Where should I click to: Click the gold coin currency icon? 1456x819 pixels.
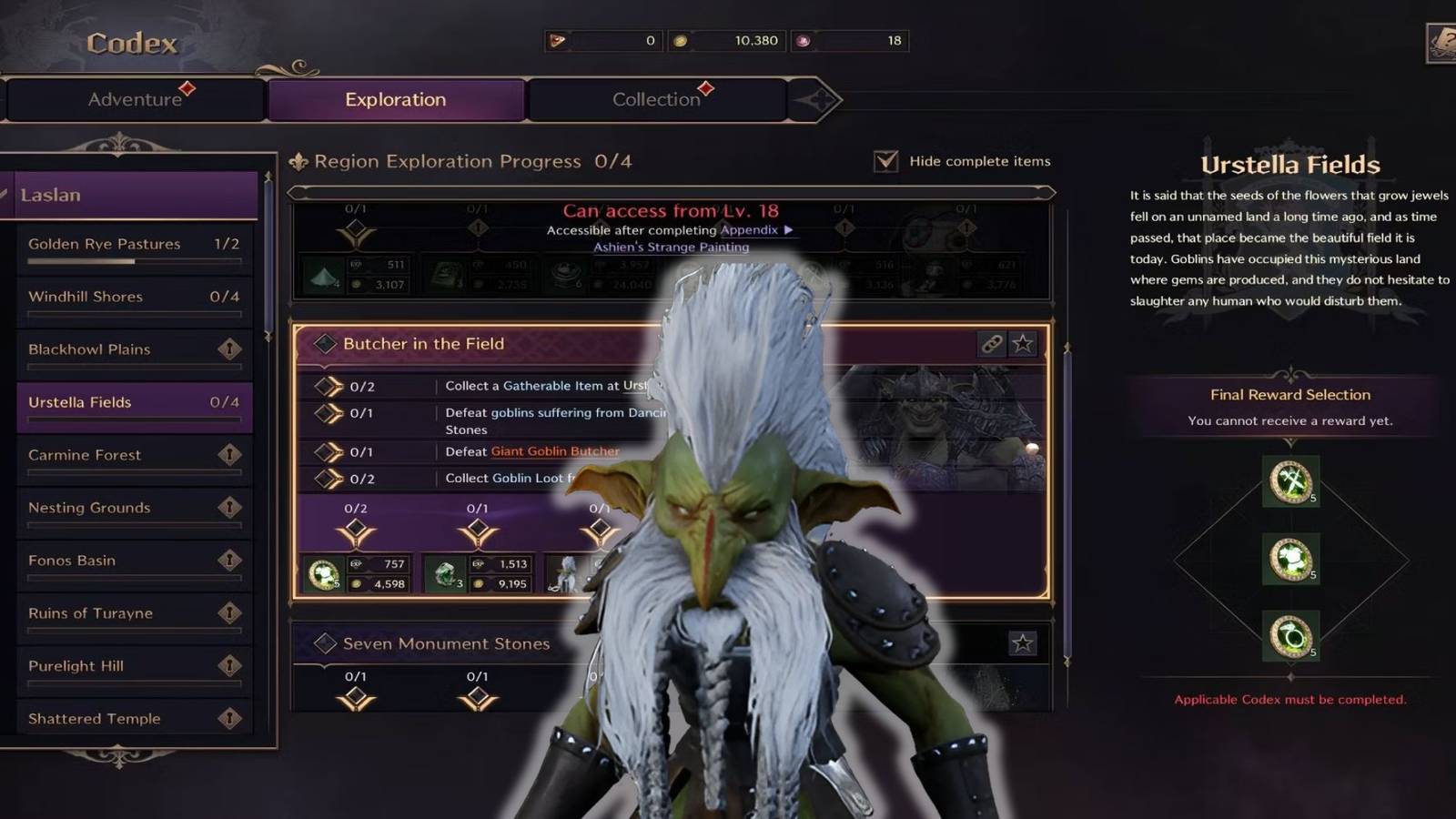click(x=681, y=41)
